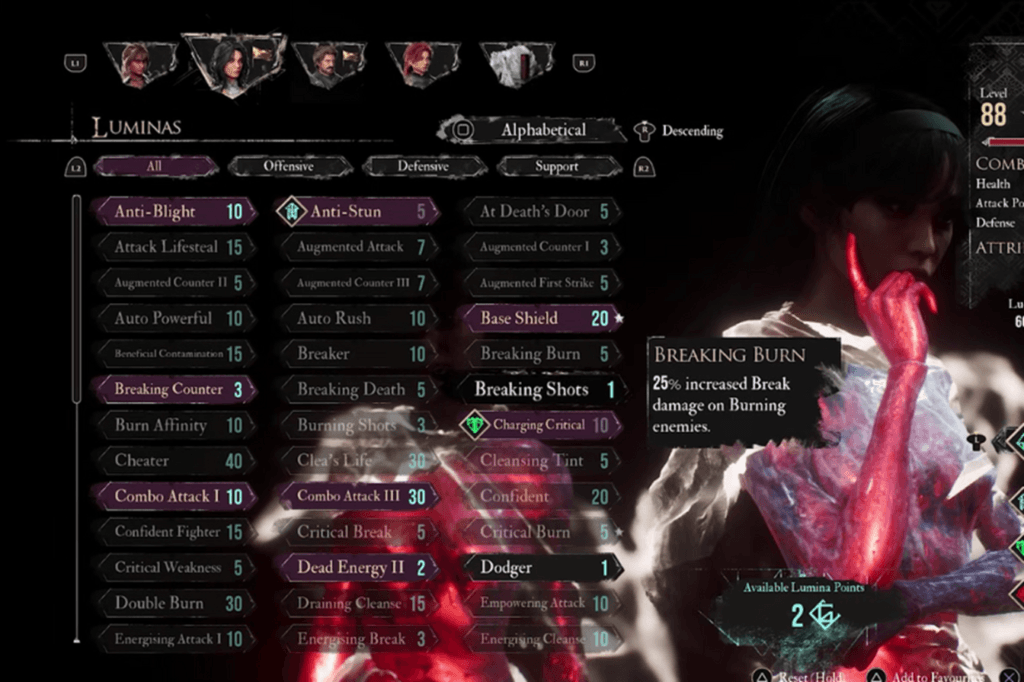Select the Cheater lumina entry
1024x682 pixels.
pos(172,461)
